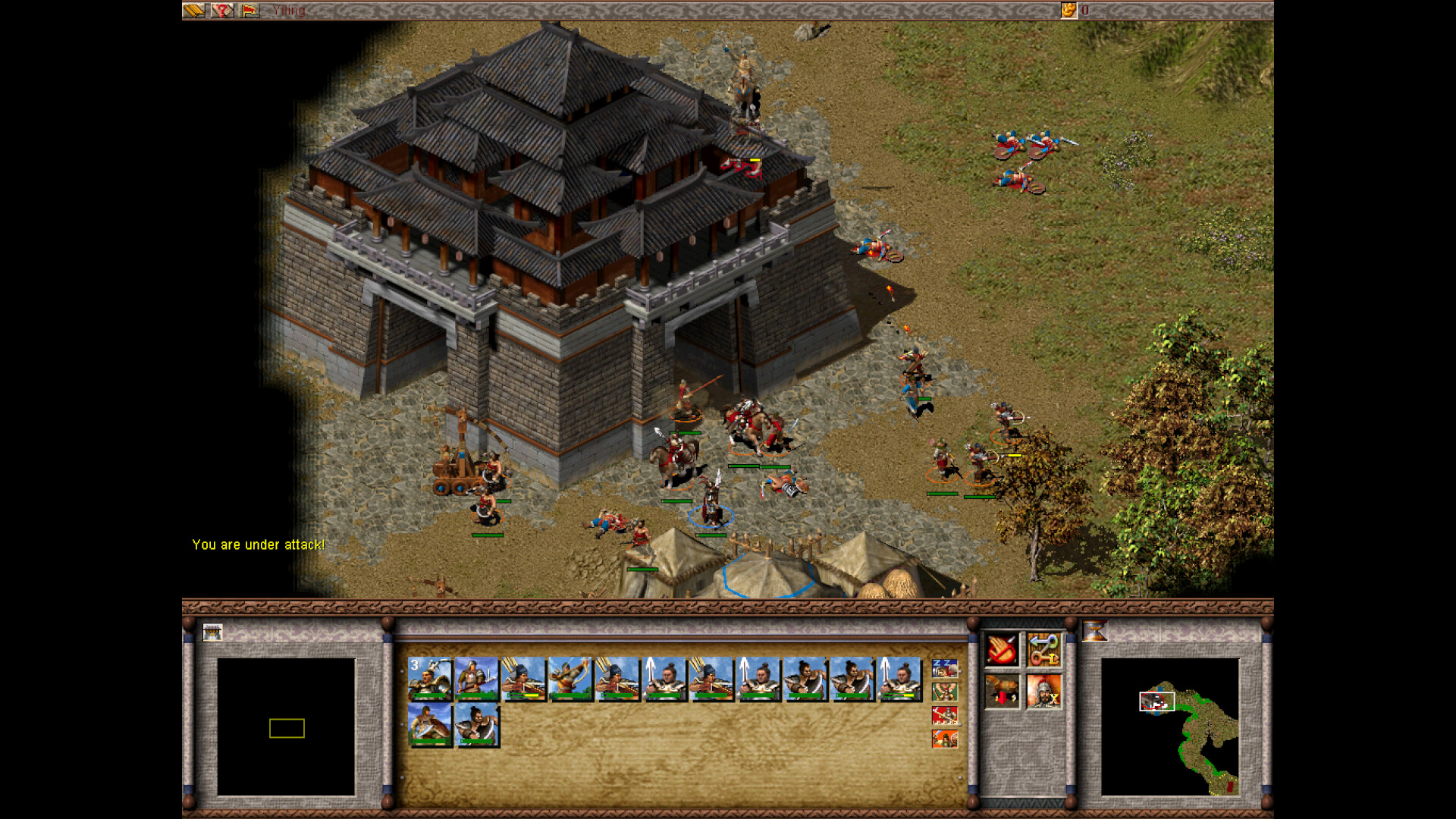Viewport: 1456px width, 819px height.
Task: Open the scroll game menu icon
Action: point(195,11)
